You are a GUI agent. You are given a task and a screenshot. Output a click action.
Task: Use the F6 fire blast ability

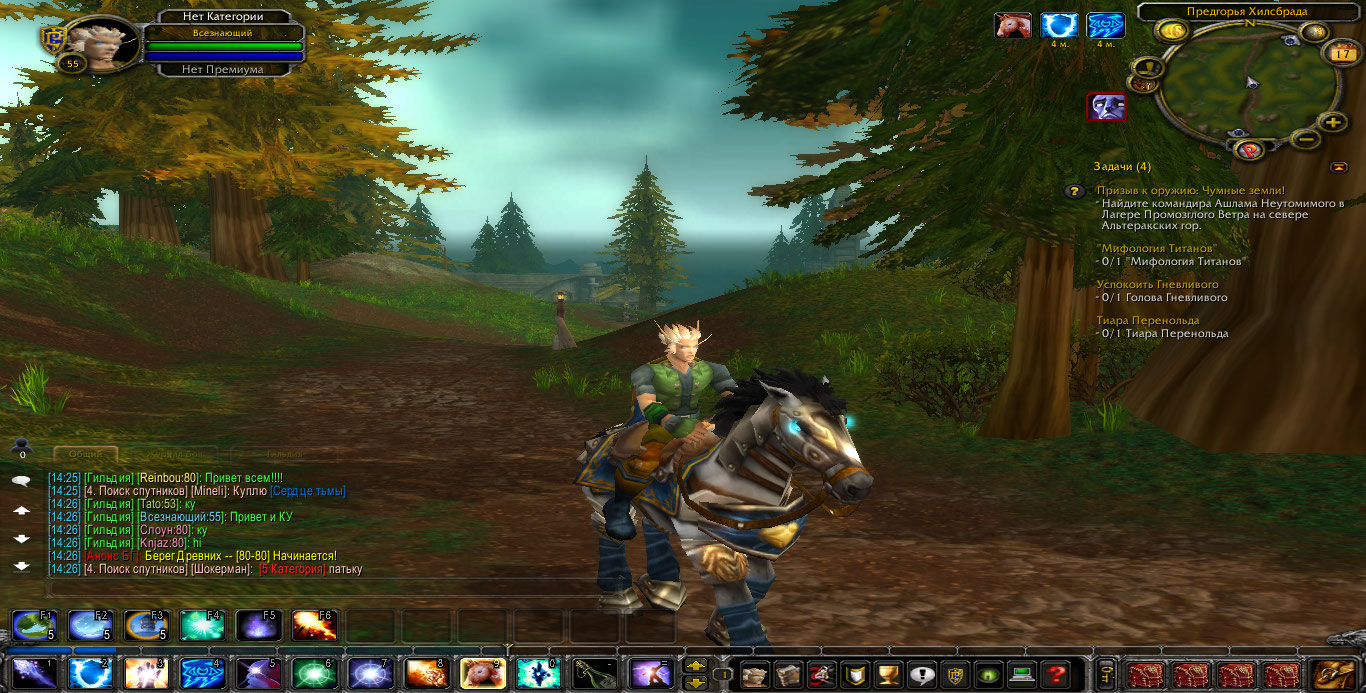click(313, 626)
